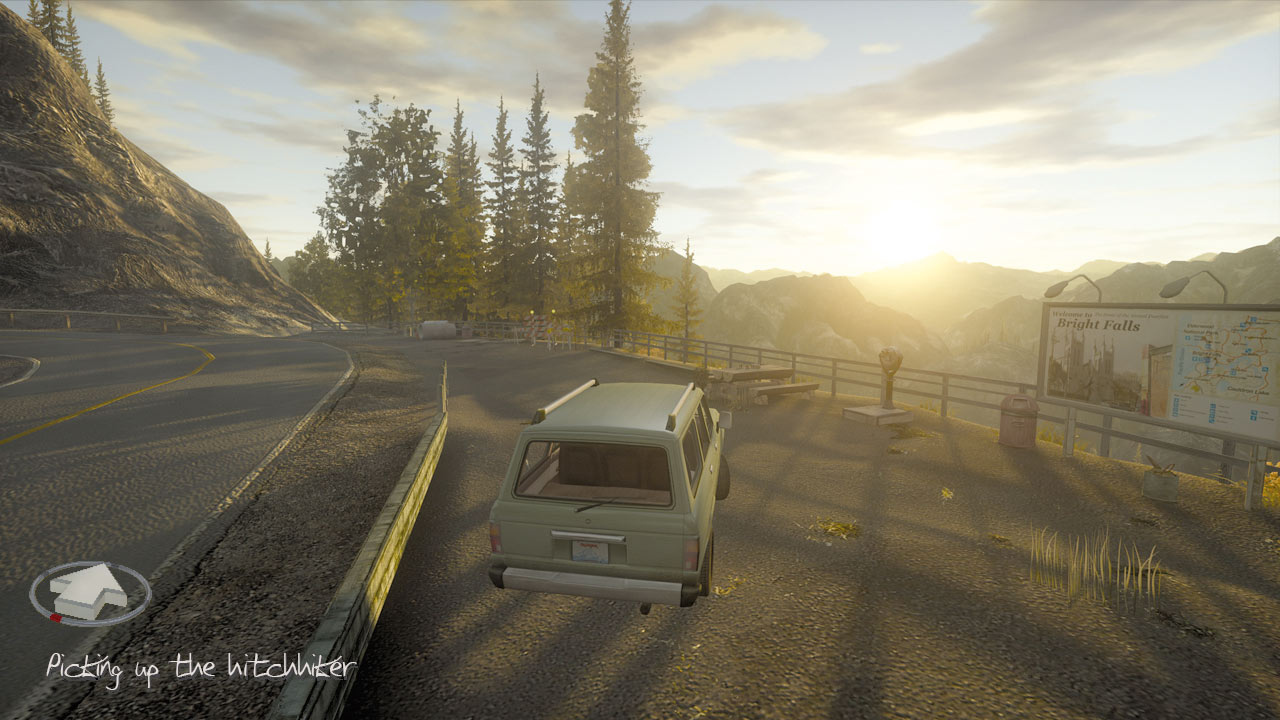Image resolution: width=1280 pixels, height=720 pixels.
Task: Select the "Picking up the hitchhiker" objective text
Action: tap(200, 667)
